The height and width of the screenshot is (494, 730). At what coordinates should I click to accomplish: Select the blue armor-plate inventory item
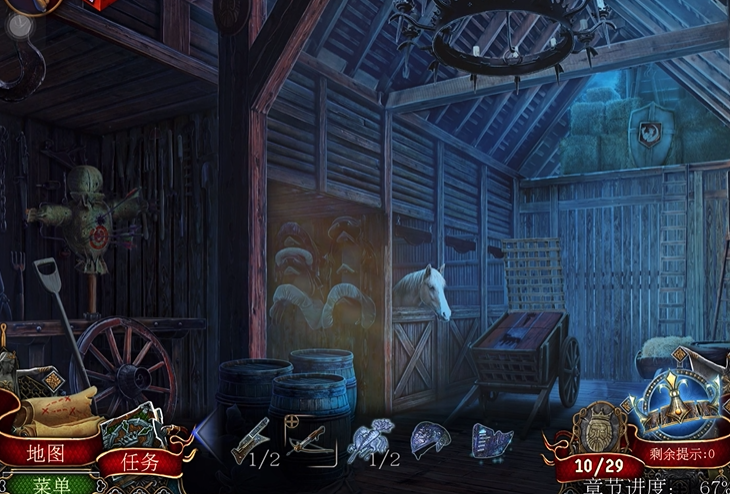coord(491,441)
